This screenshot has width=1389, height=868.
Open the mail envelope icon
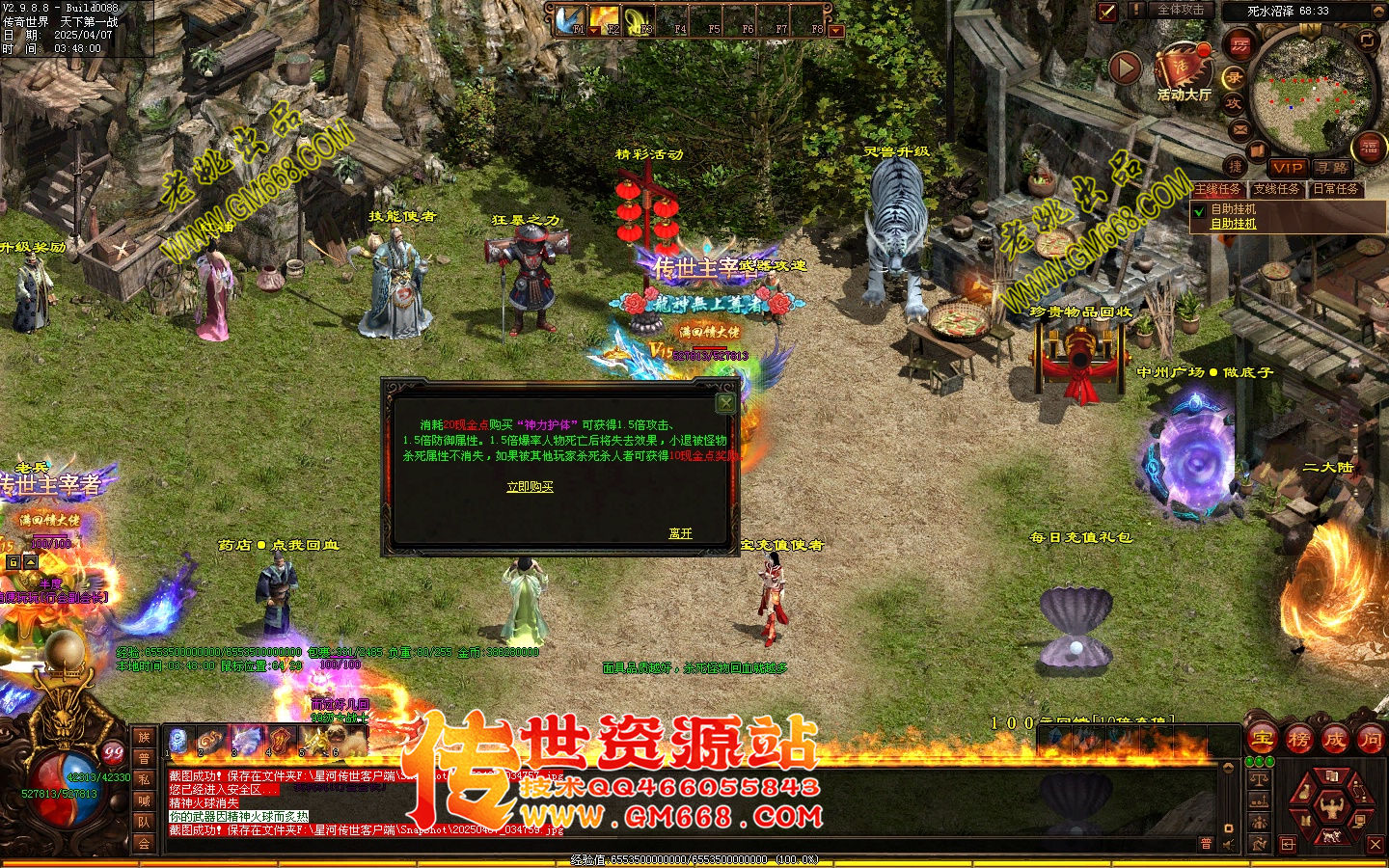coord(1240,128)
